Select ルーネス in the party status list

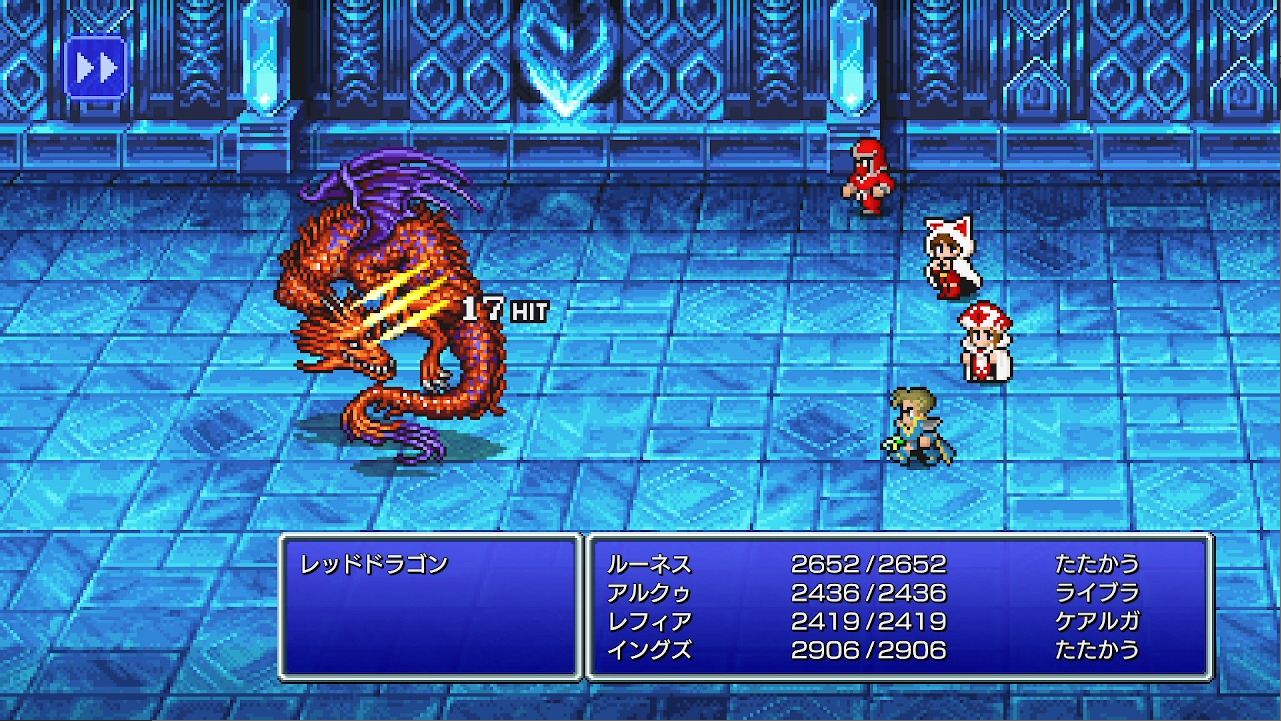(x=650, y=563)
